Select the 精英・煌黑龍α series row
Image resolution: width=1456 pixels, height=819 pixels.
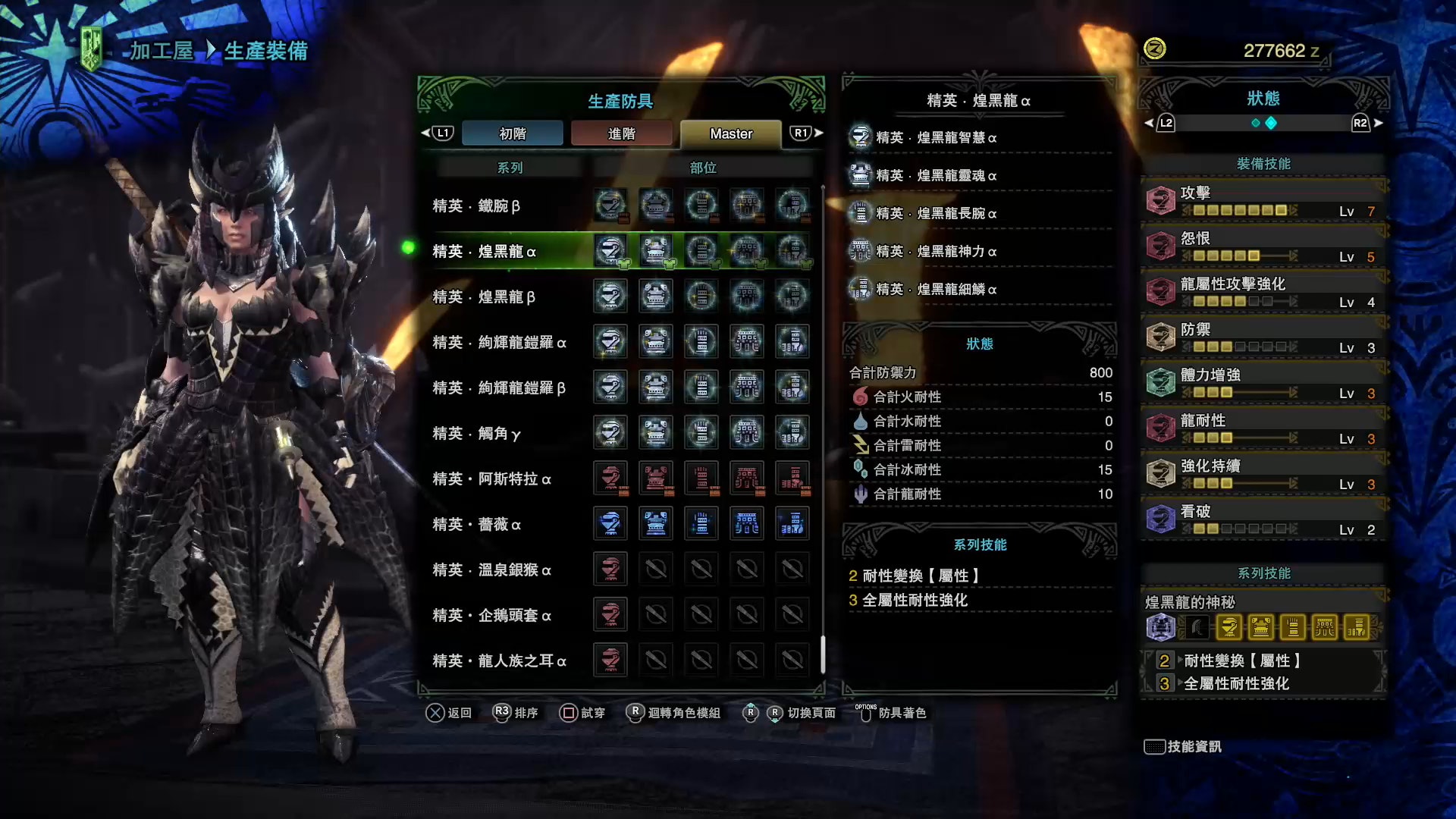click(x=484, y=252)
